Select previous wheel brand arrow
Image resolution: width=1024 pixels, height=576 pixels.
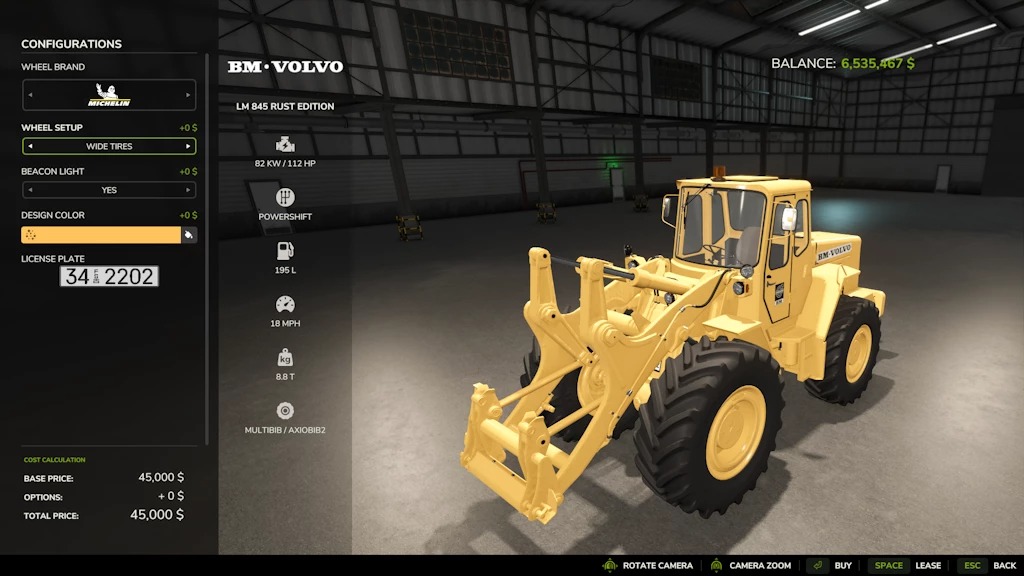pos(29,96)
